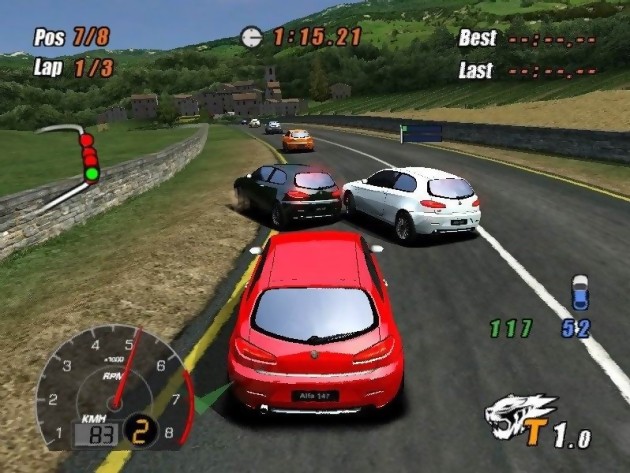Click the clock icon beside the race timer
This screenshot has width=630, height=473.
[251, 38]
